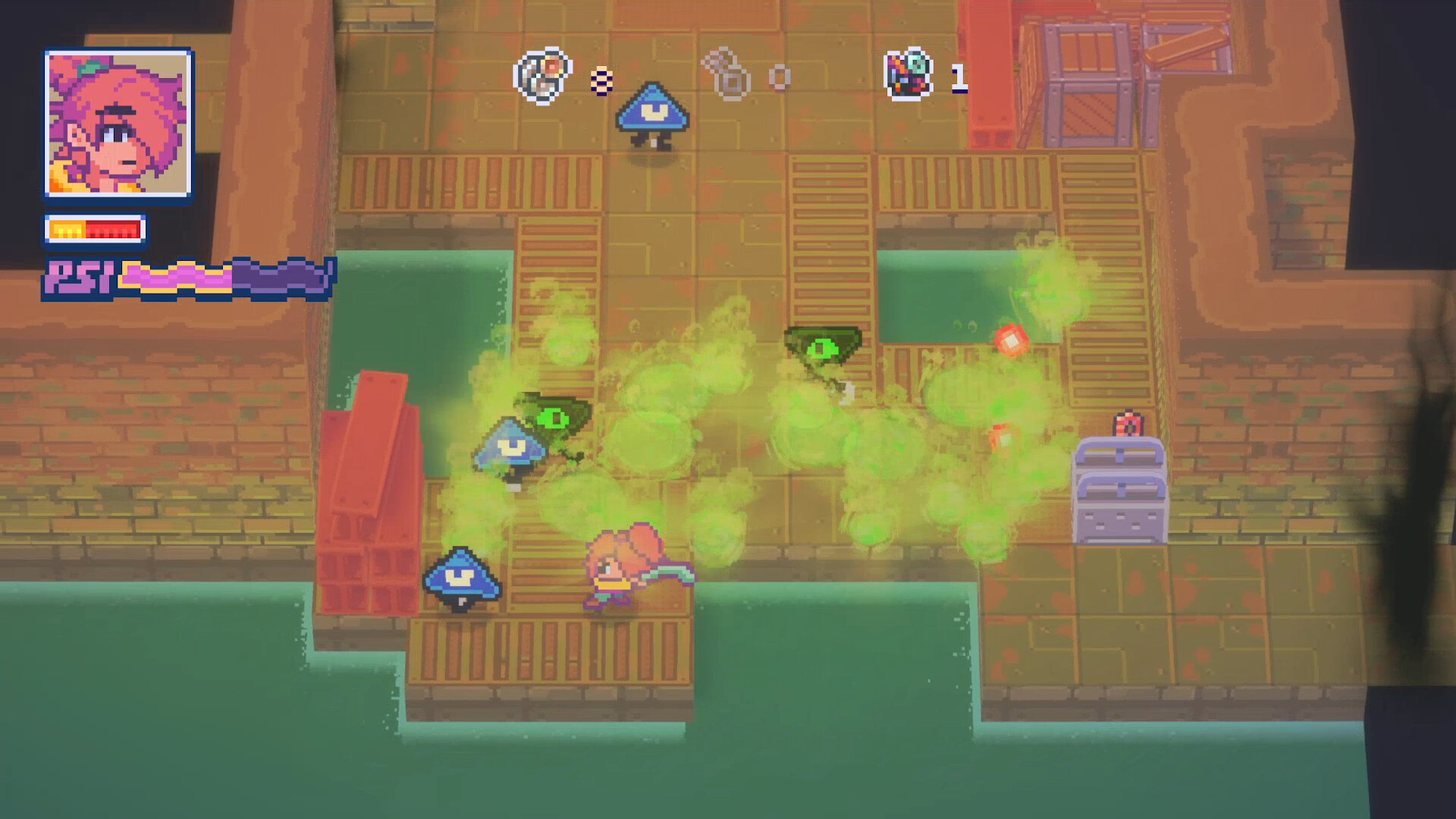Click the zero counter beside the bottle icon

778,74
